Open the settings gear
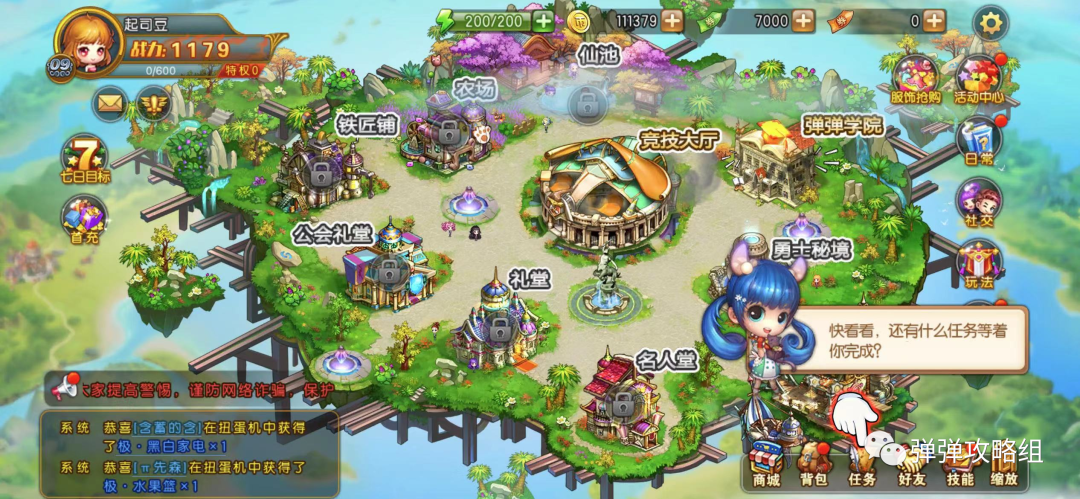 pyautogui.click(x=990, y=21)
